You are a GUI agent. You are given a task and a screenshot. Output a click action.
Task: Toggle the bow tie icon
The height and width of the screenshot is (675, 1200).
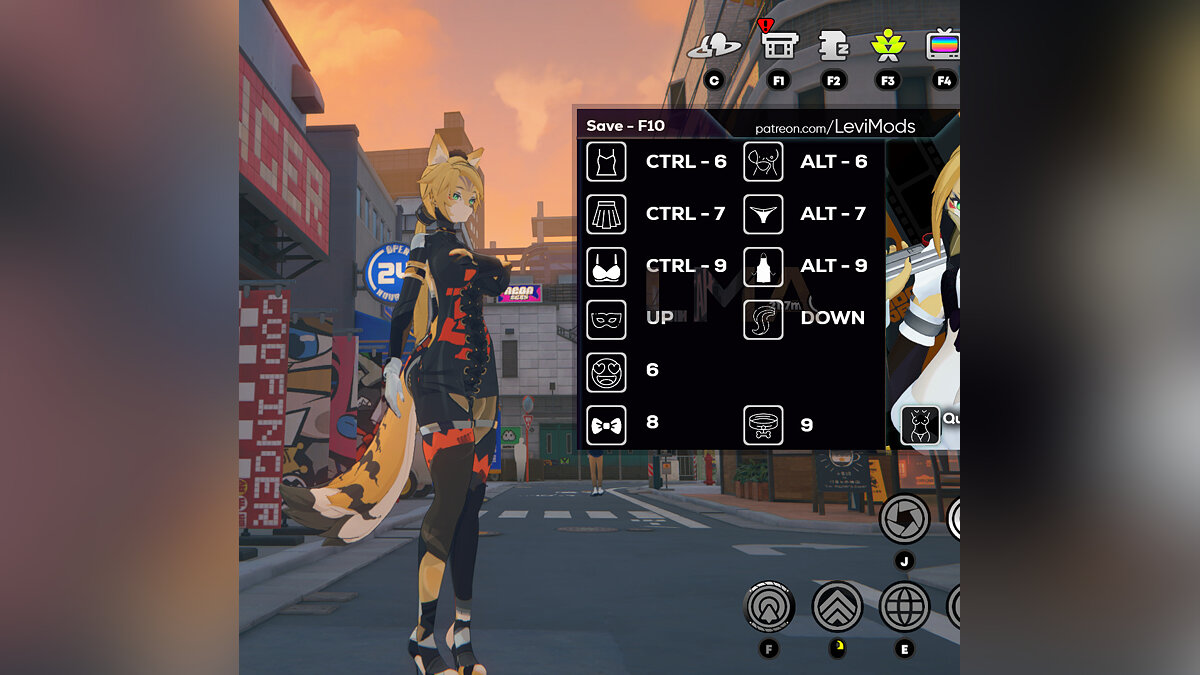click(606, 425)
